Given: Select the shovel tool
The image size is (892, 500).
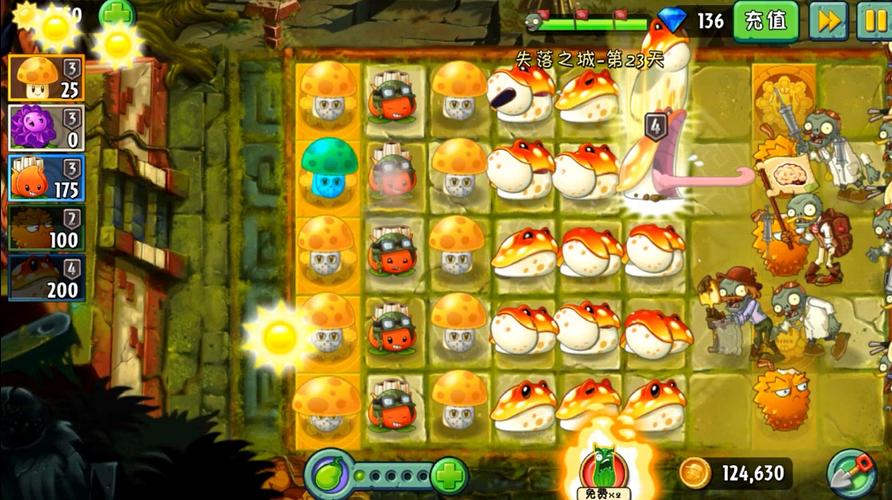Looking at the screenshot, I should [853, 473].
